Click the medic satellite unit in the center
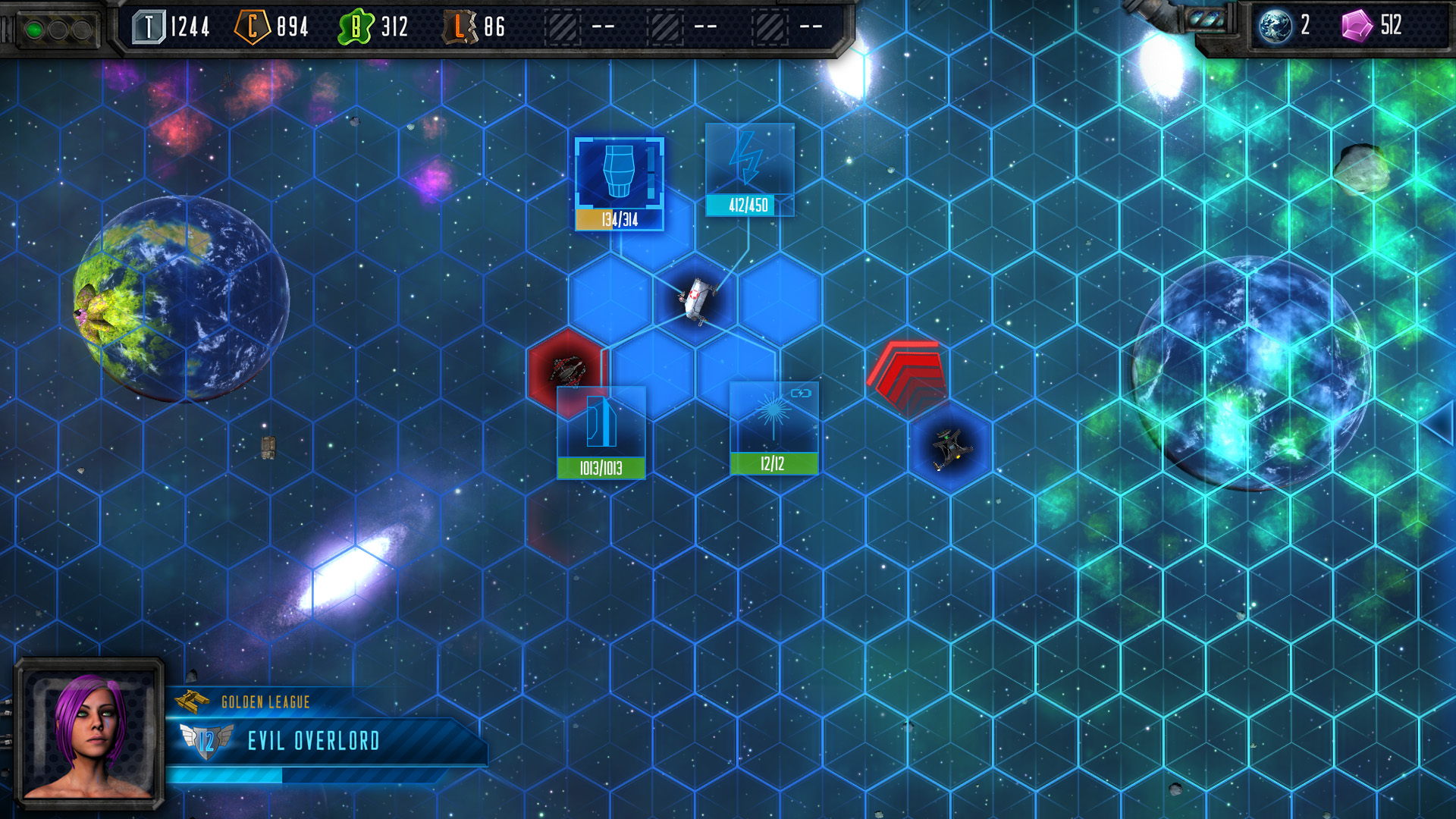The width and height of the screenshot is (1456, 819). (x=696, y=302)
